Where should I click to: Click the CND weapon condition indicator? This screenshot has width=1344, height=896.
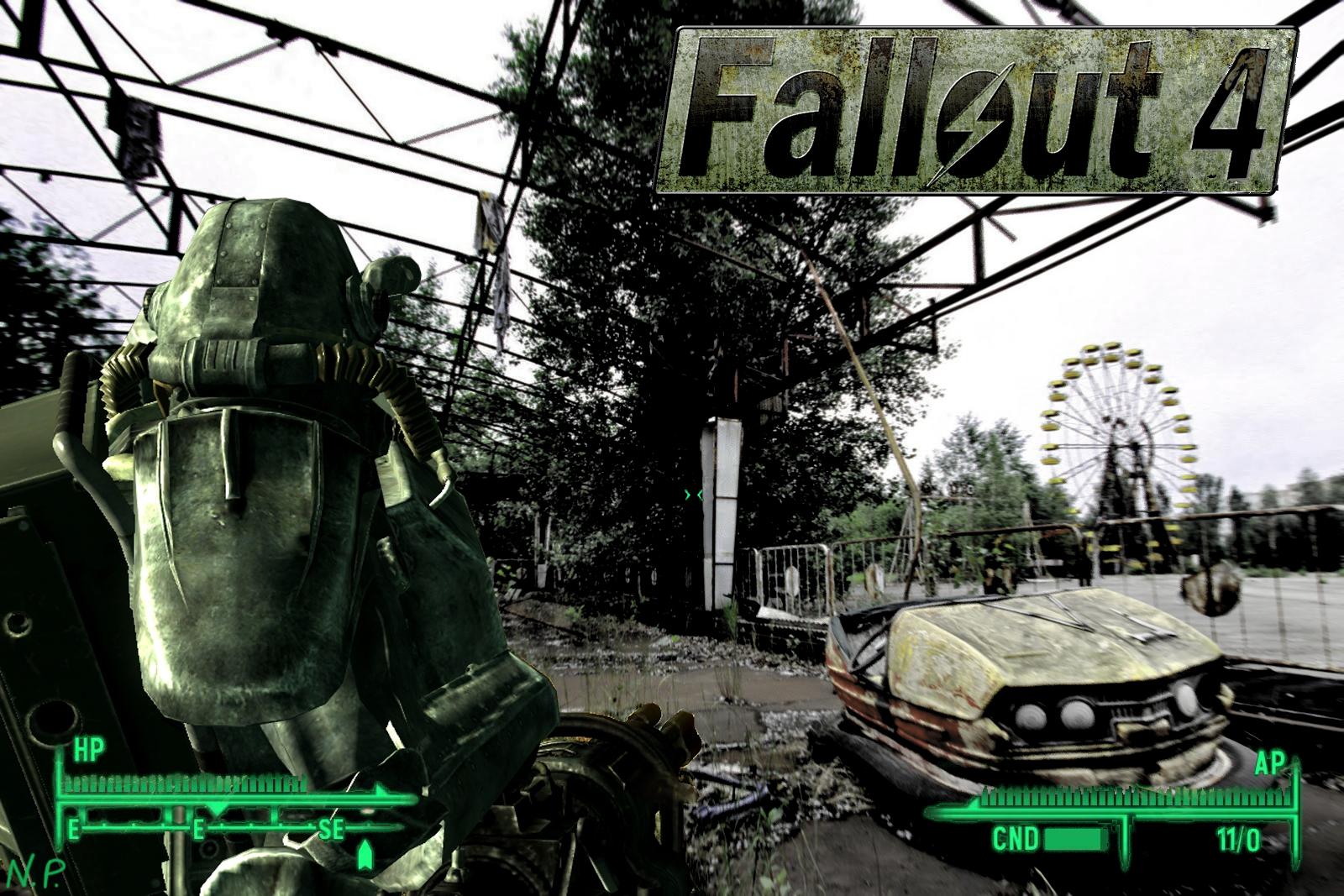point(1016,838)
